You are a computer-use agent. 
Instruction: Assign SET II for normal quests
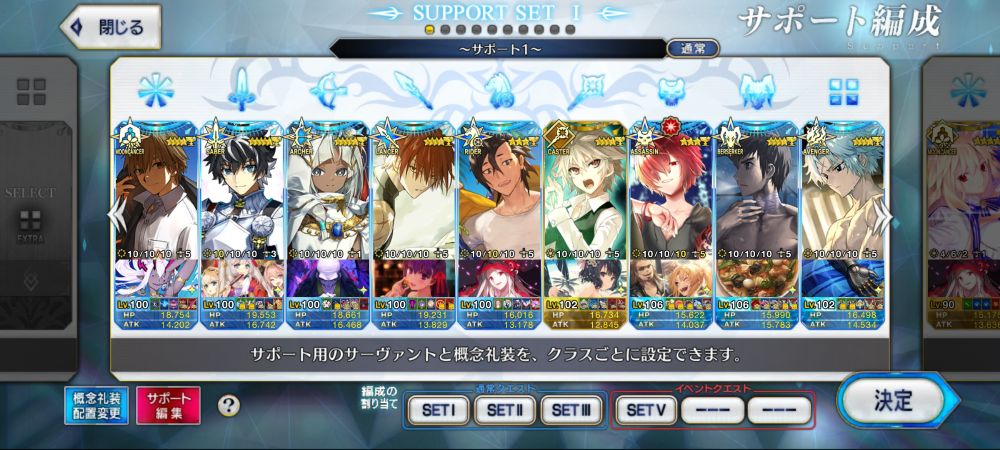click(x=504, y=409)
